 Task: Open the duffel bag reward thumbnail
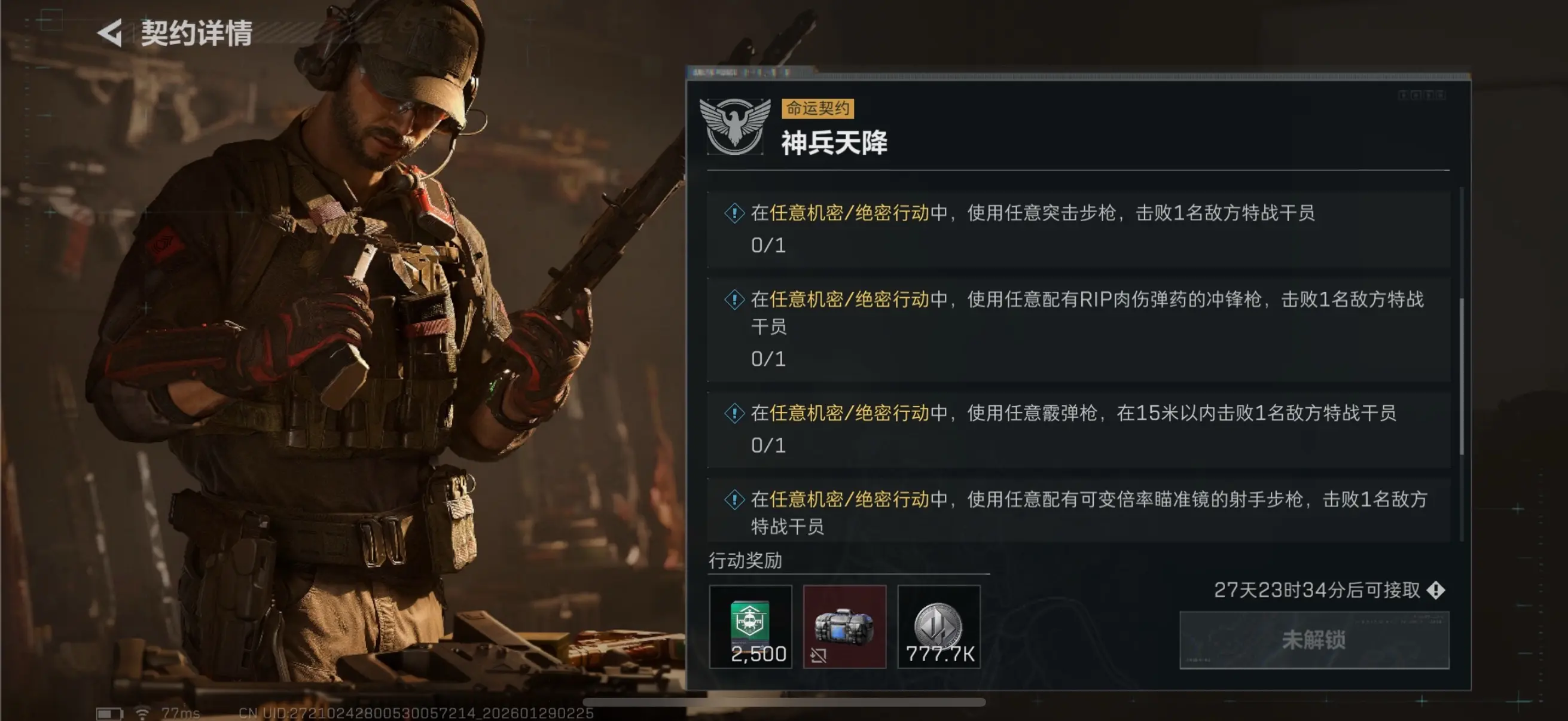coord(845,626)
